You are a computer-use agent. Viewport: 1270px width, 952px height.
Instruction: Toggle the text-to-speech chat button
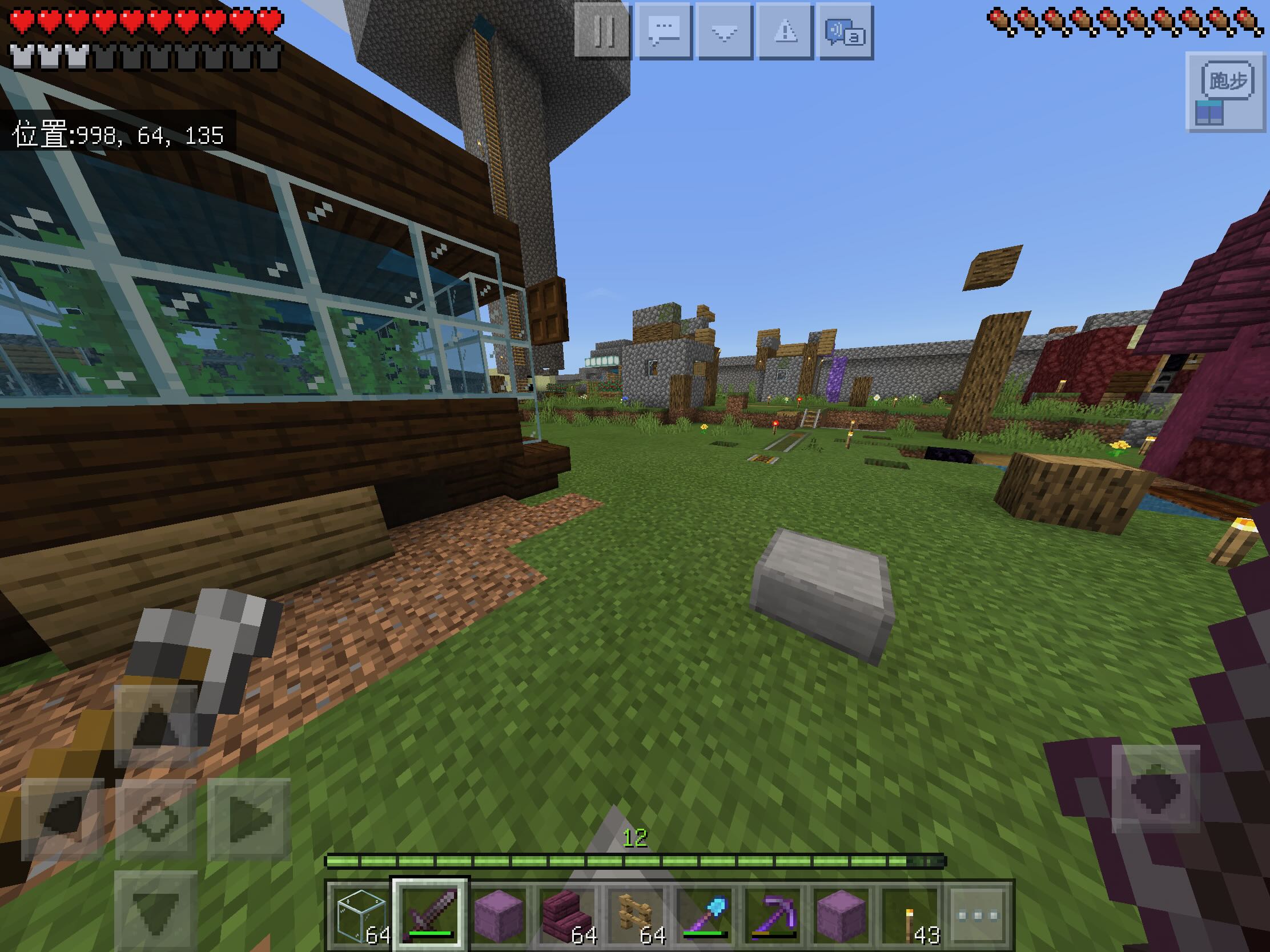(x=845, y=31)
